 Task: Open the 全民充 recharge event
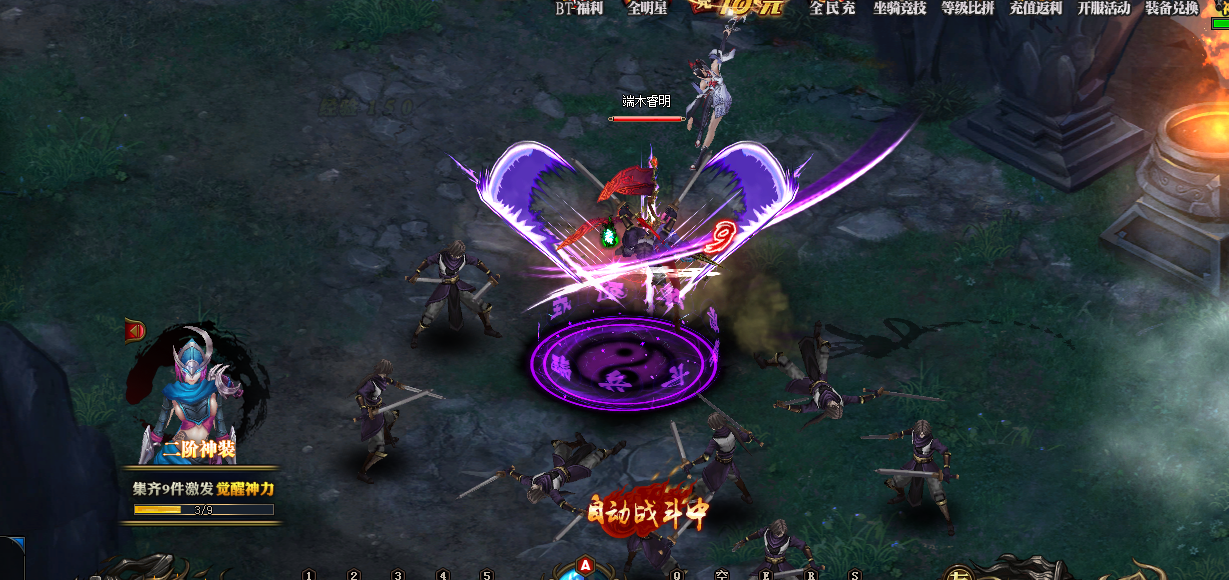pos(832,8)
